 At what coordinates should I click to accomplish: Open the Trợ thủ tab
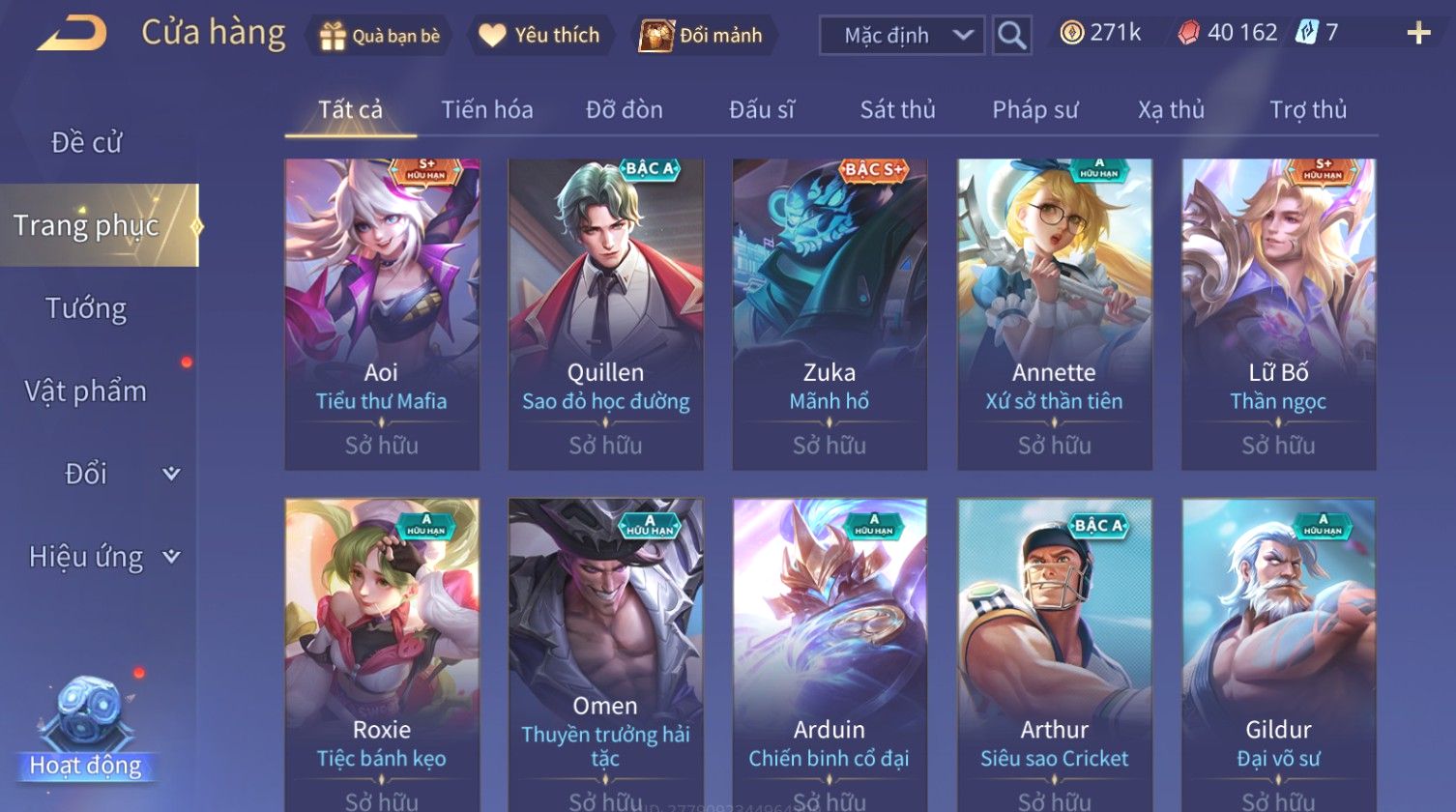pyautogui.click(x=1308, y=109)
